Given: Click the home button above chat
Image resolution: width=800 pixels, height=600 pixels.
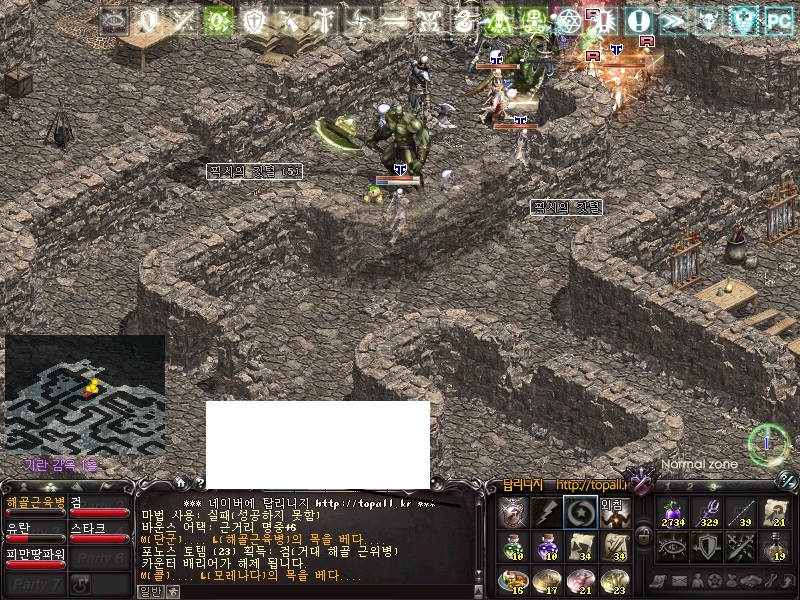Looking at the screenshot, I should tap(181, 482).
